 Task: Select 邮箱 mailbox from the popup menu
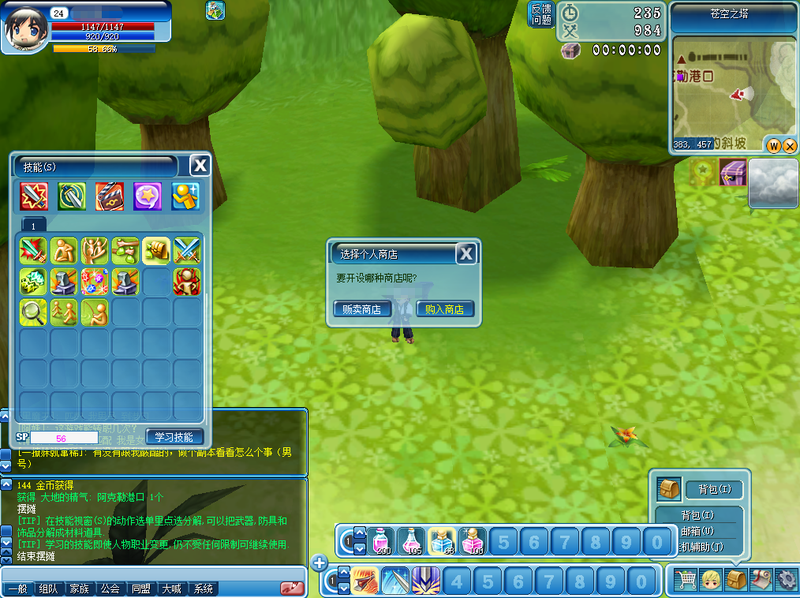pos(697,531)
